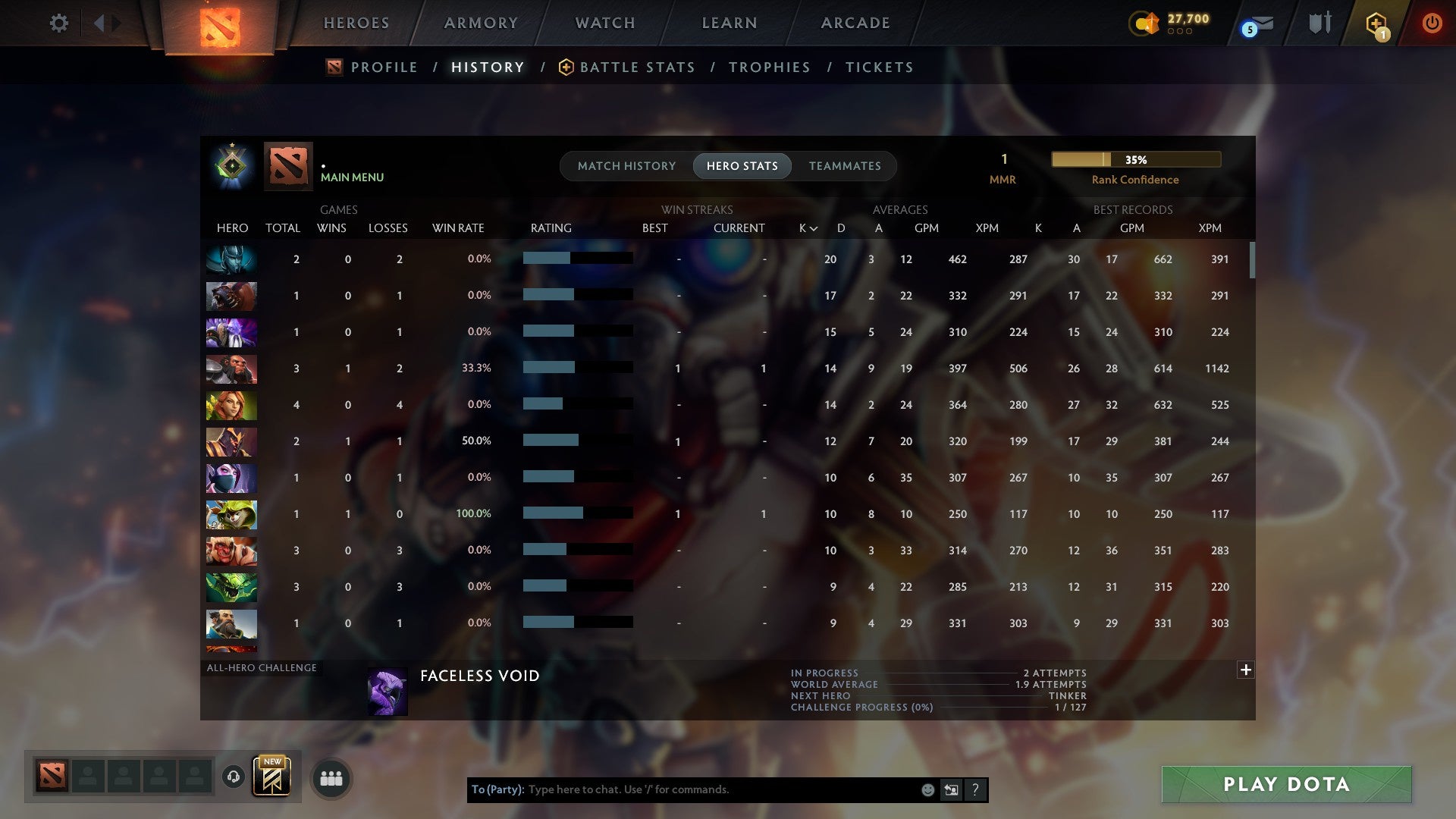The width and height of the screenshot is (1456, 819).
Task: Click the Rank Confidence 35% progress bar
Action: tap(1134, 159)
